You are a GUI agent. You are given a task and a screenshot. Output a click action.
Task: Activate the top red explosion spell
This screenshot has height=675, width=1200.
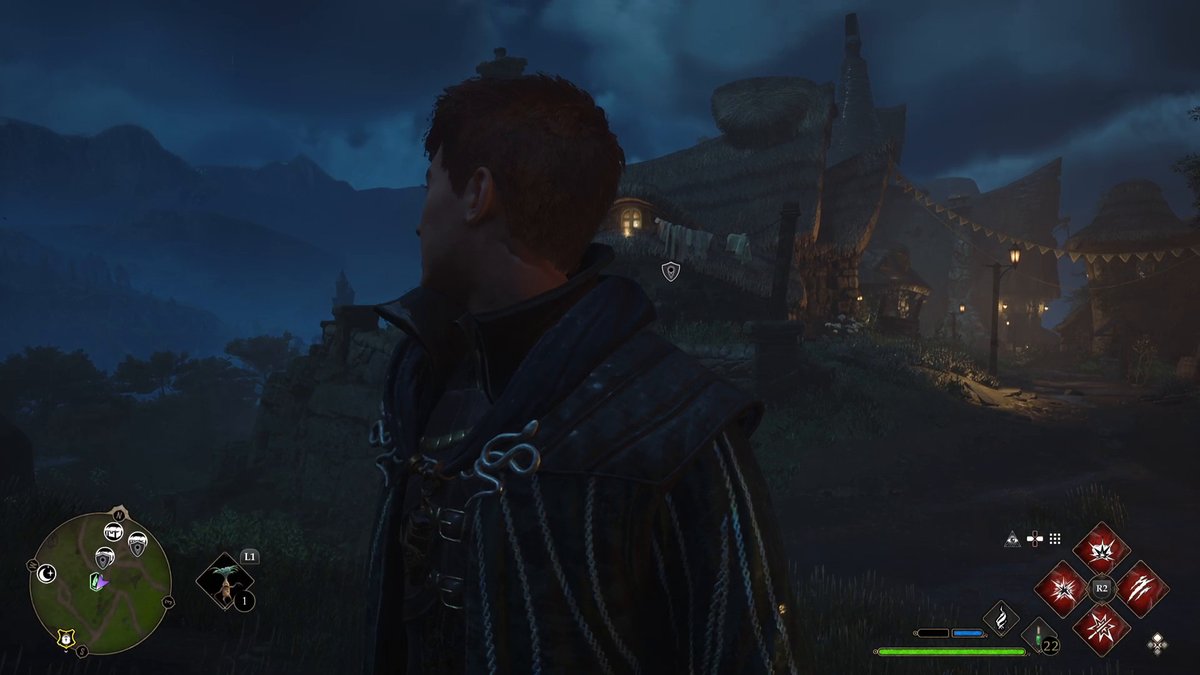click(x=1101, y=549)
